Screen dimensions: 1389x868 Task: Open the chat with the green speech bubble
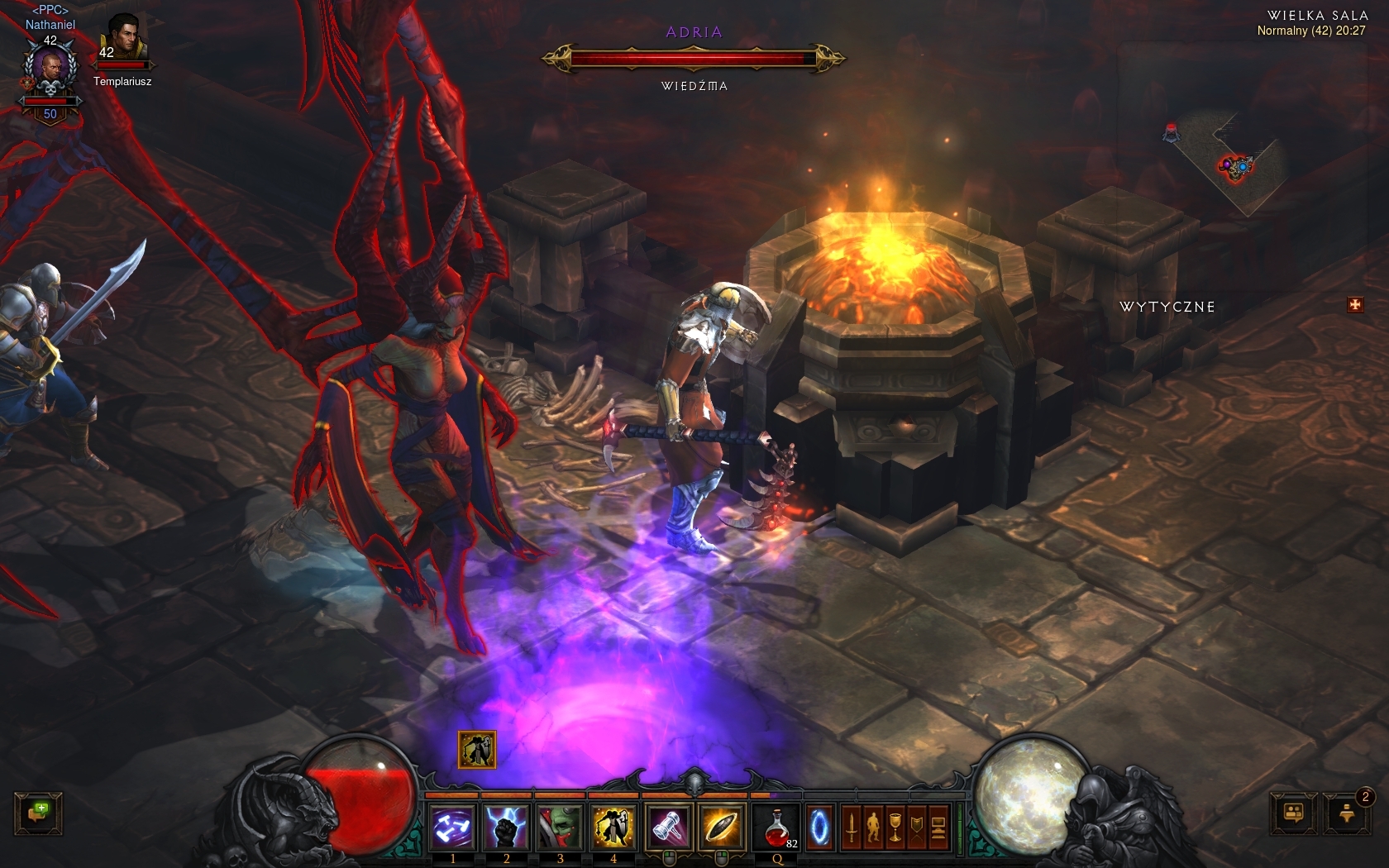pos(38,813)
